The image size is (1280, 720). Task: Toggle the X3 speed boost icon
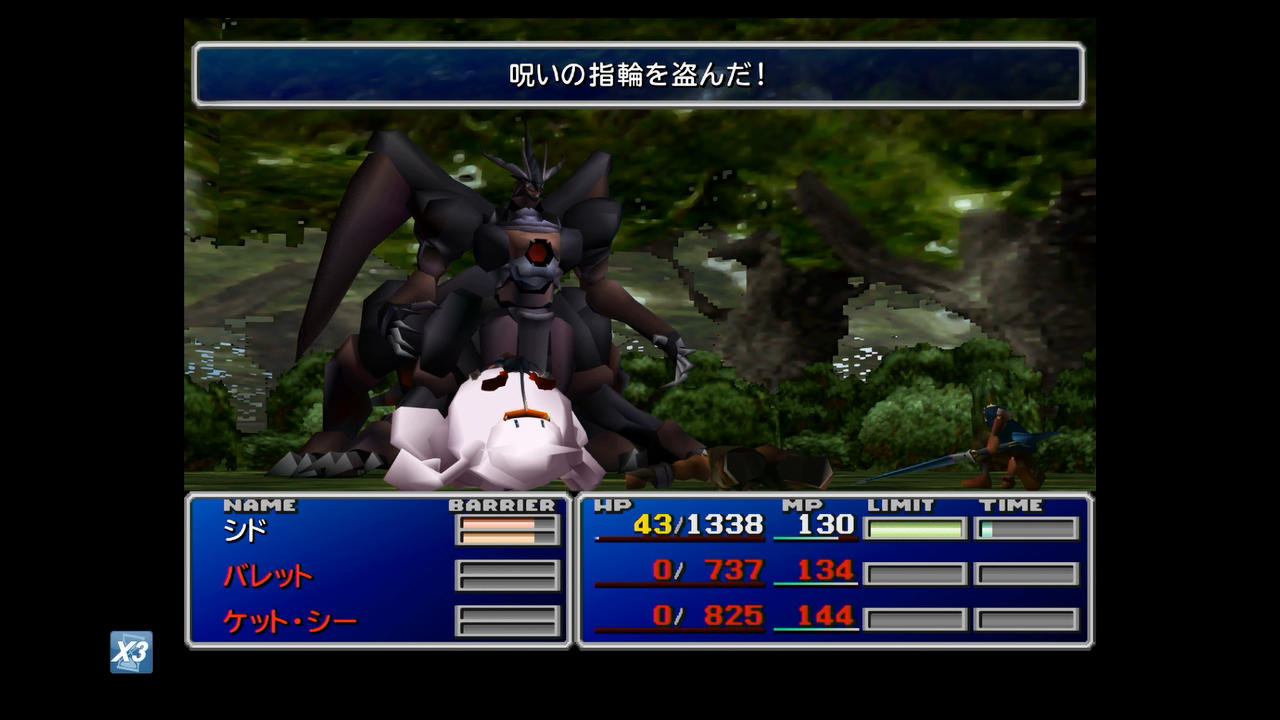[x=131, y=652]
